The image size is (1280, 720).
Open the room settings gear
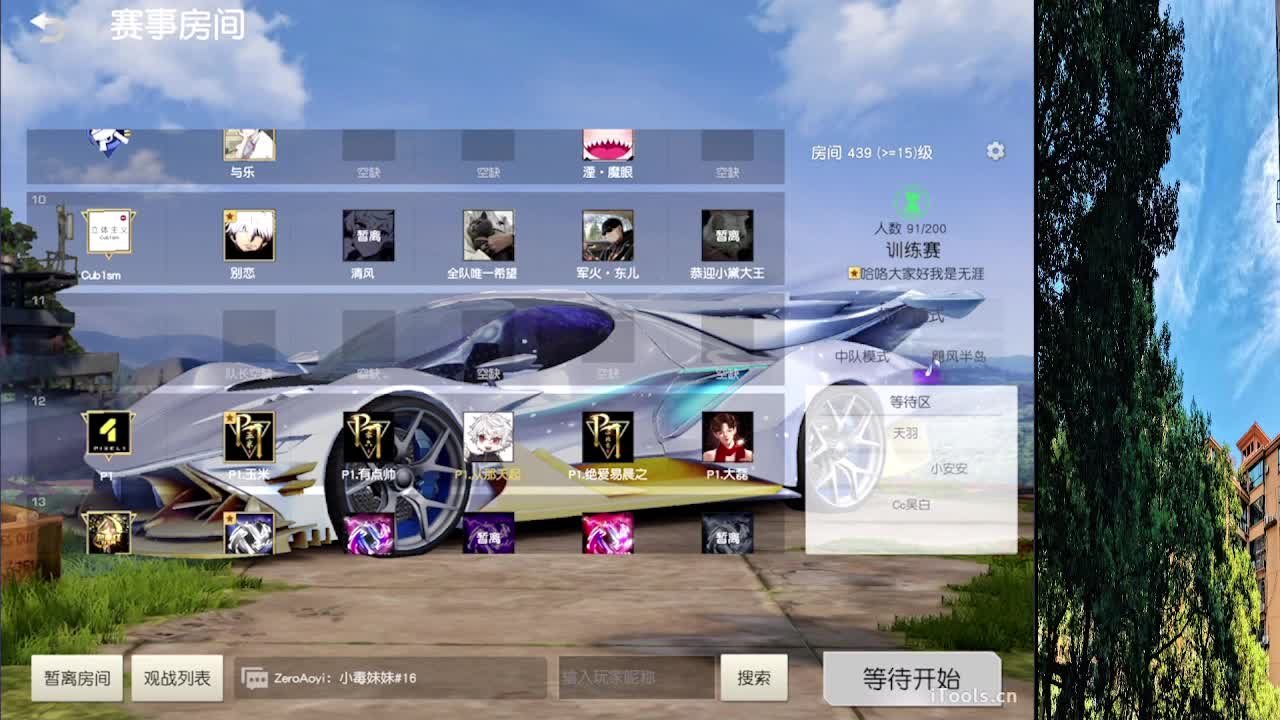(x=995, y=150)
